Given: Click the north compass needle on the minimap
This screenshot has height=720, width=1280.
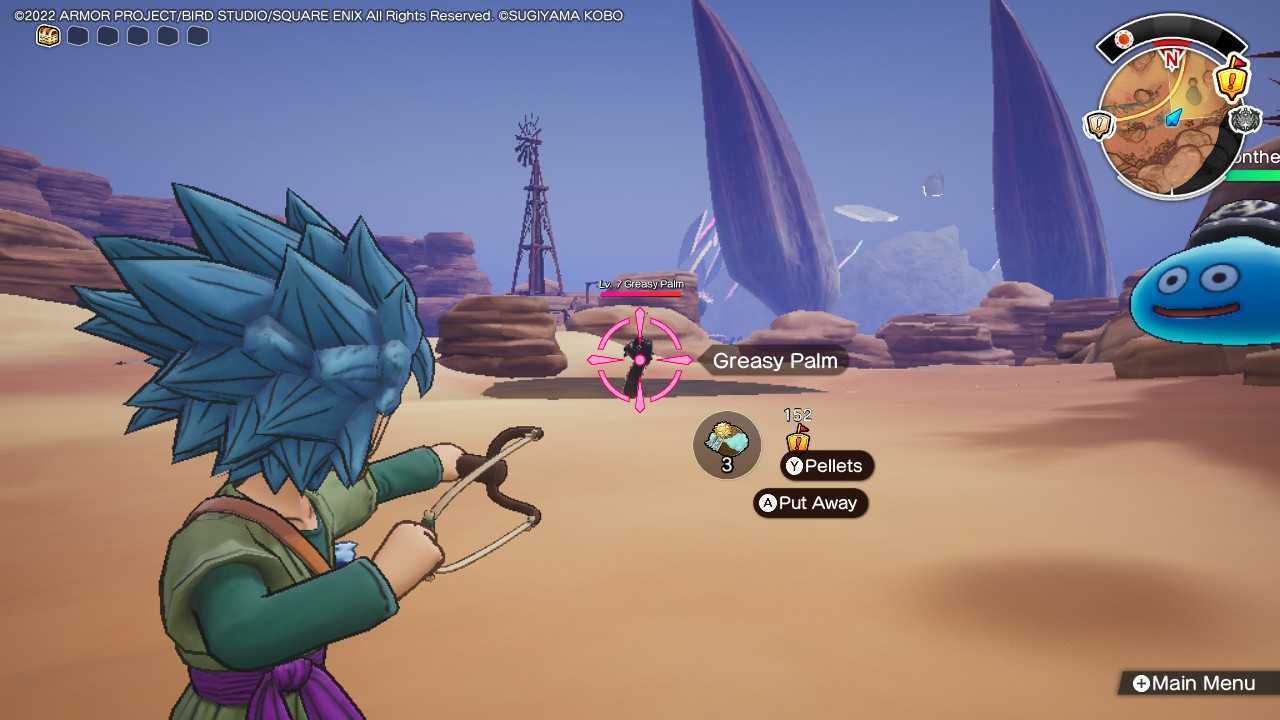Looking at the screenshot, I should point(1172,58).
